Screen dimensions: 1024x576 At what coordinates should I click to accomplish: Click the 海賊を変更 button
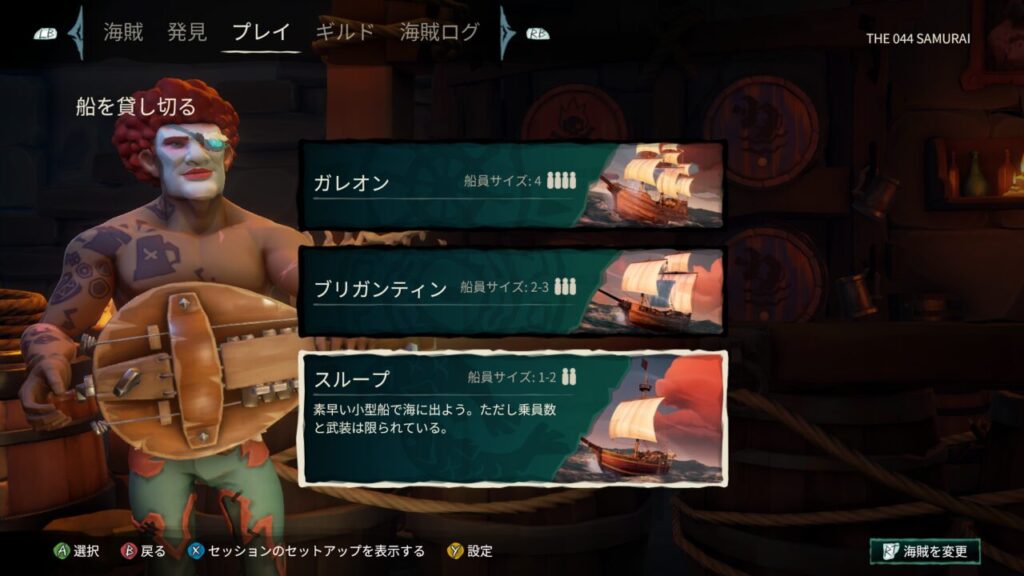click(x=925, y=551)
